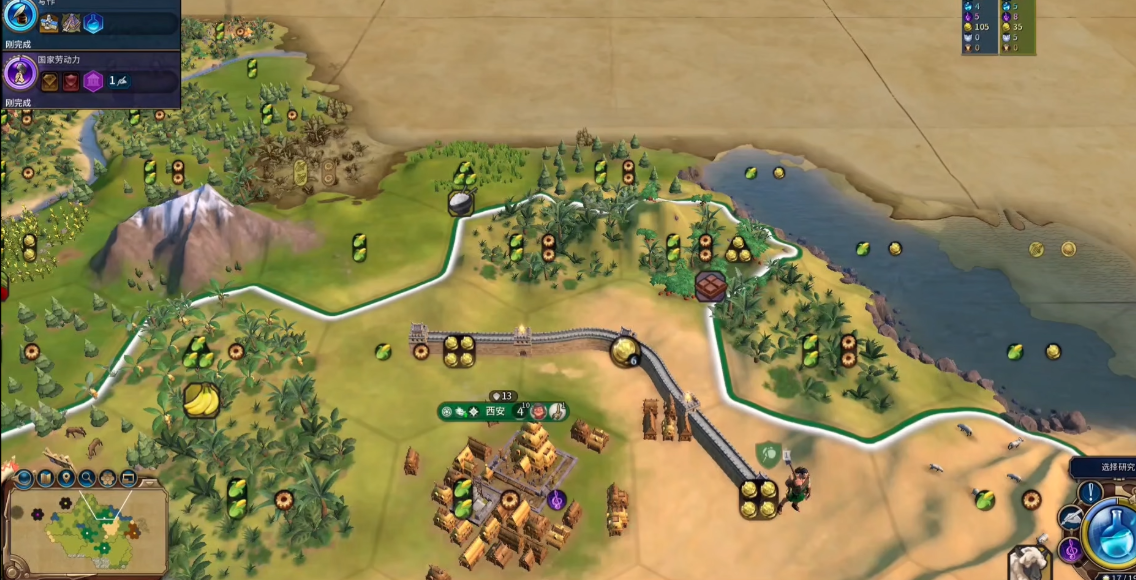Open the map search magnifier

[87, 479]
